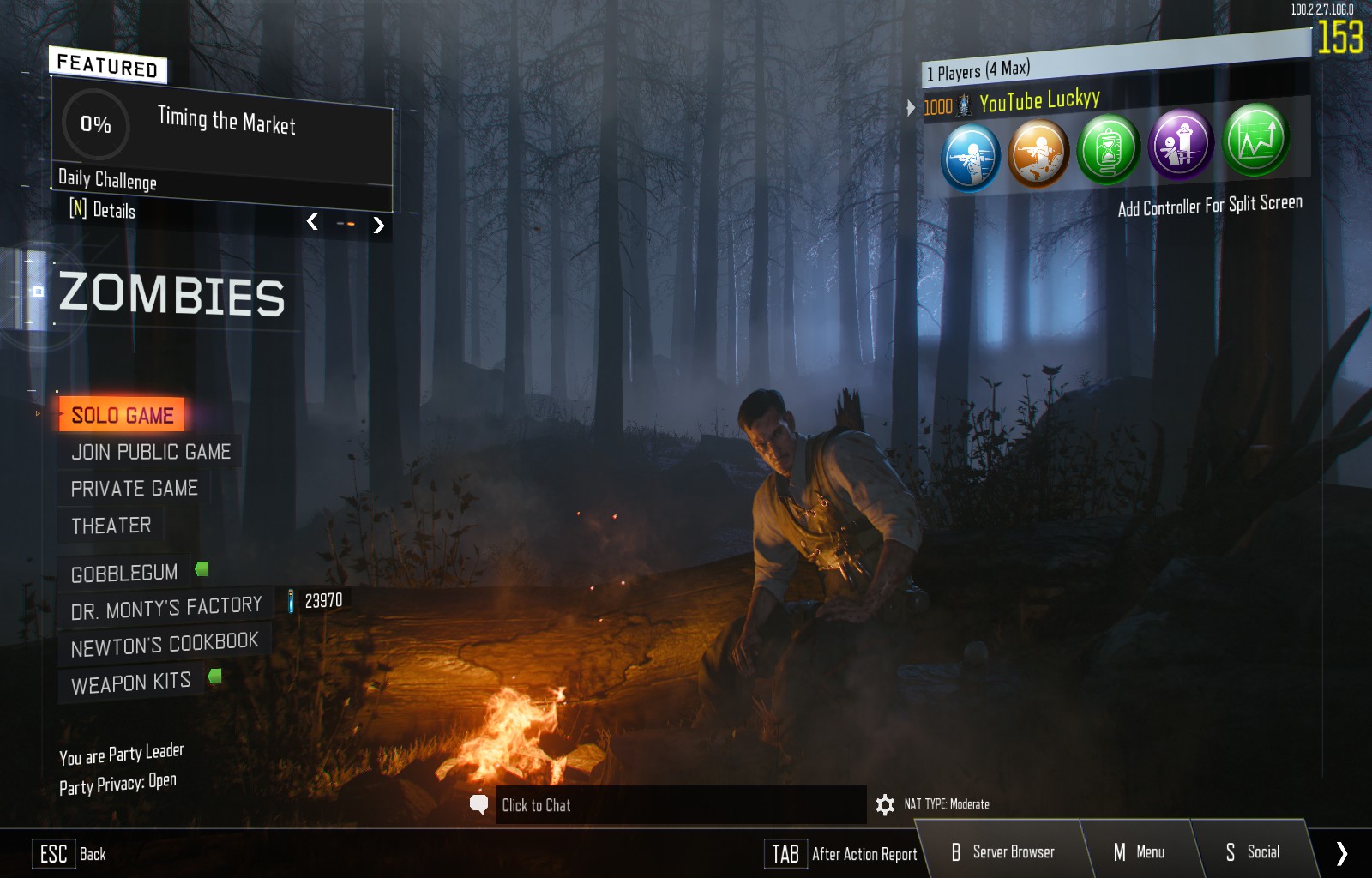The image size is (1372, 878).
Task: Open Newton's Cookbook
Action: click(x=165, y=645)
